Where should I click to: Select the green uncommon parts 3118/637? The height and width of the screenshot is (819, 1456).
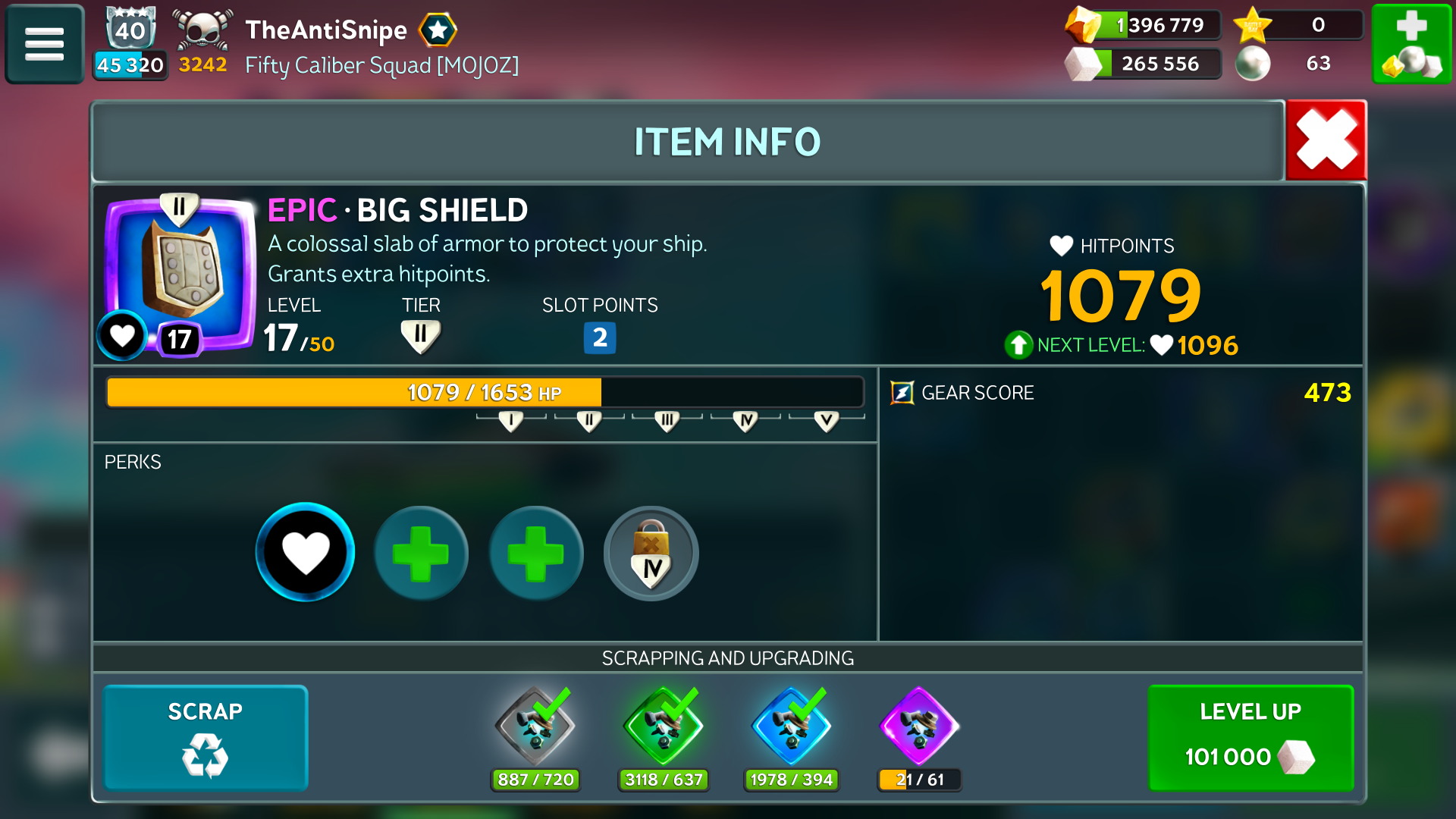click(x=664, y=728)
